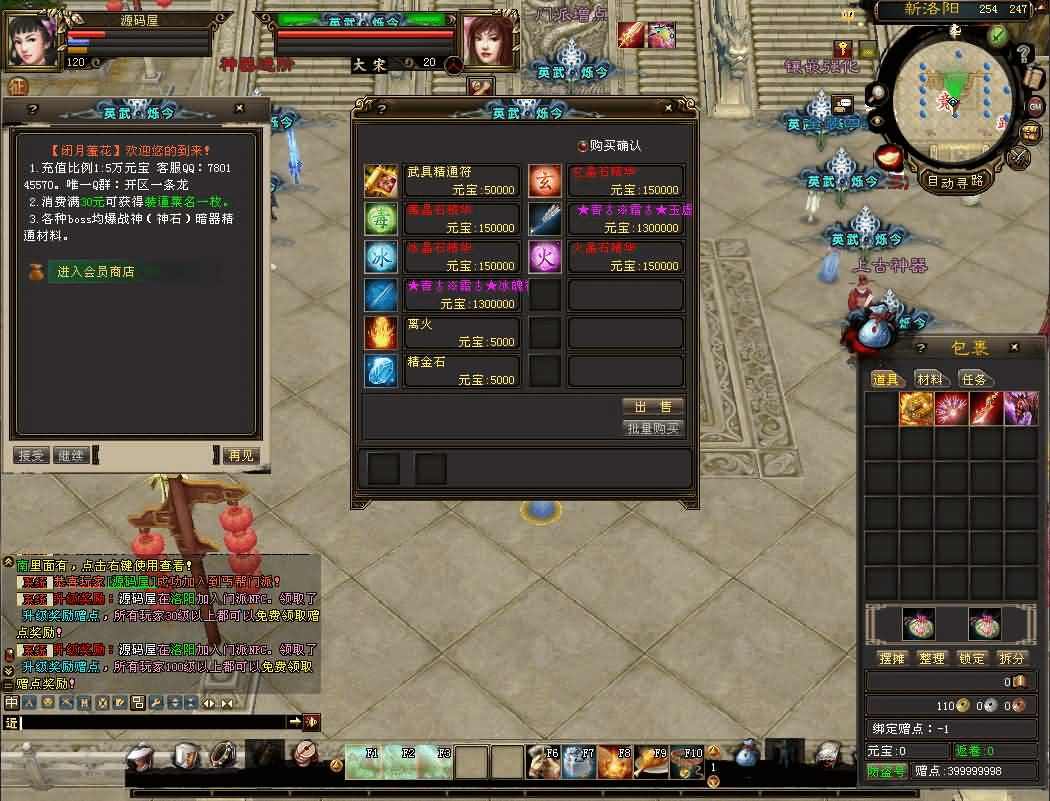Image resolution: width=1050 pixels, height=801 pixels.
Task: Switch to the 材料 materials tab
Action: (930, 379)
